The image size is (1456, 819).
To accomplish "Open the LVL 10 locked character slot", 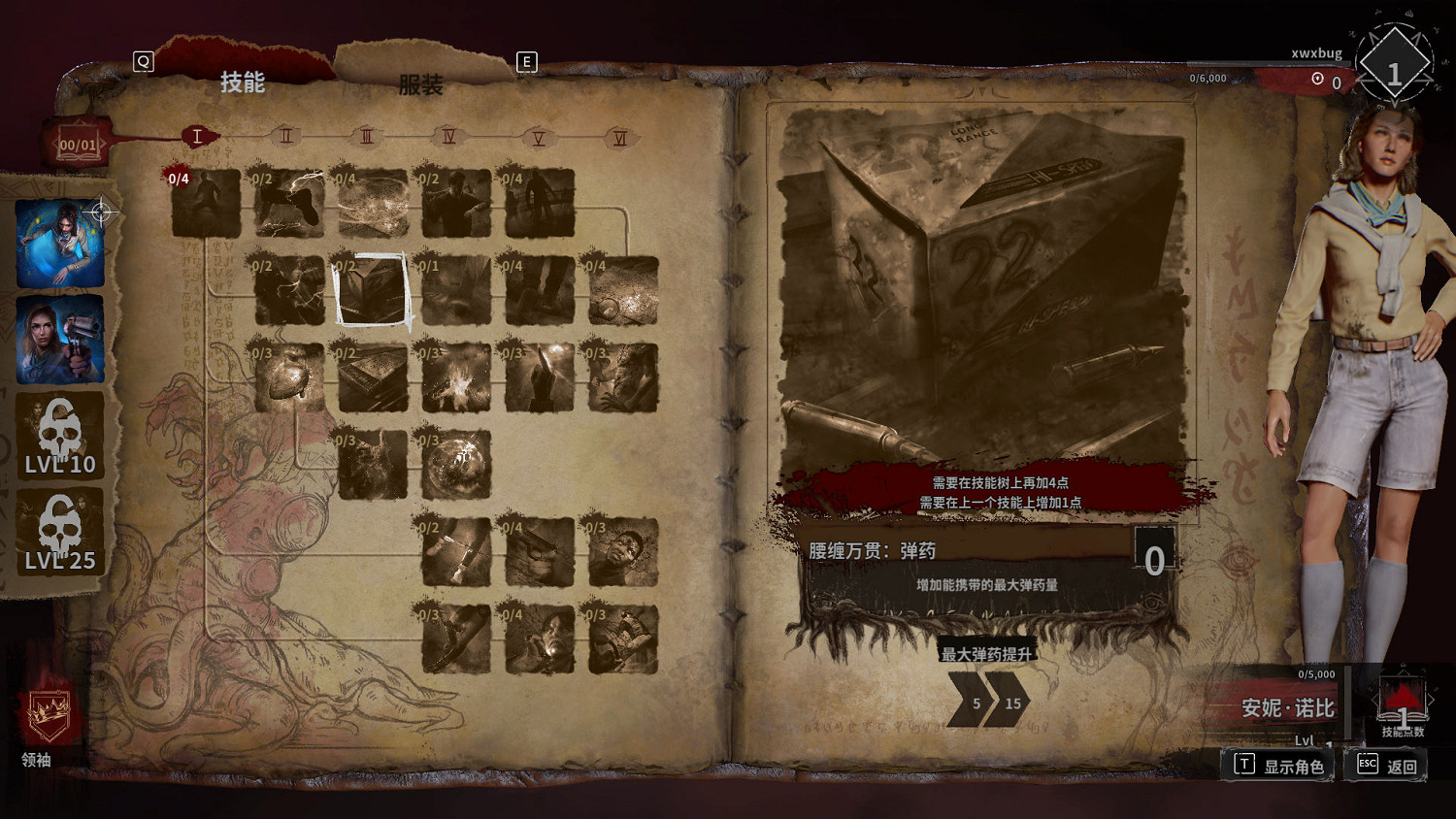I will point(61,437).
